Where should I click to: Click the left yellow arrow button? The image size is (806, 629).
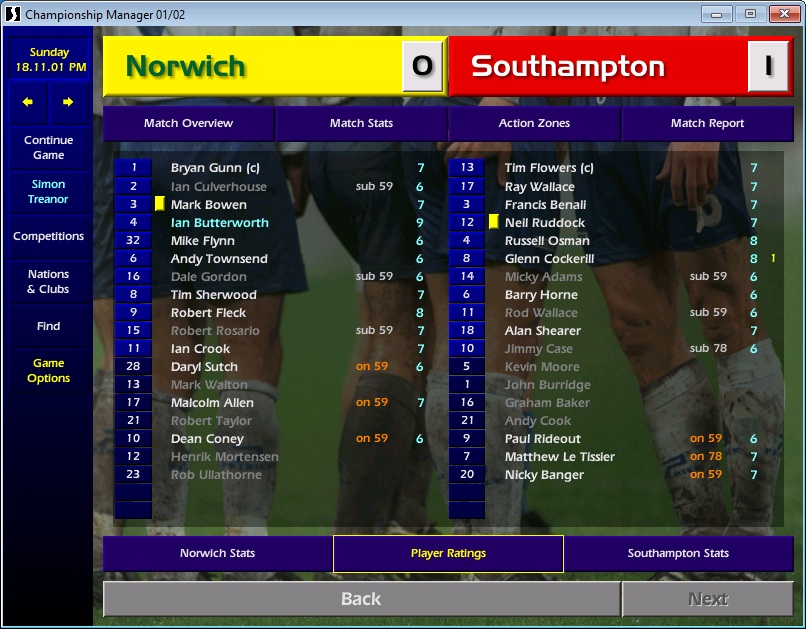click(28, 102)
